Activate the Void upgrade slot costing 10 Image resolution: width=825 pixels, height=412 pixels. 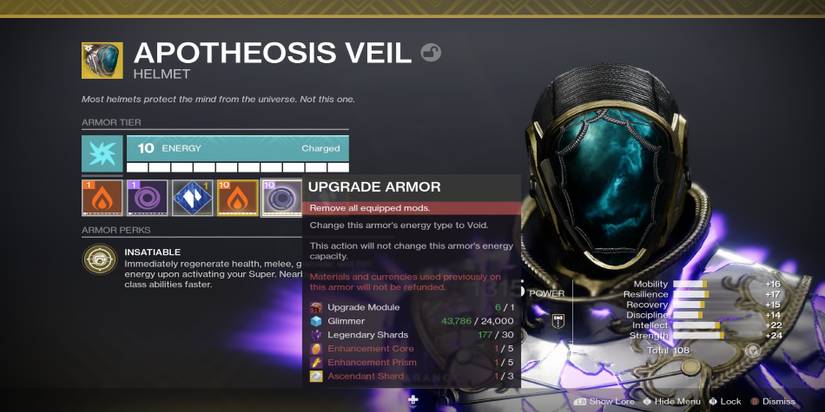click(280, 198)
